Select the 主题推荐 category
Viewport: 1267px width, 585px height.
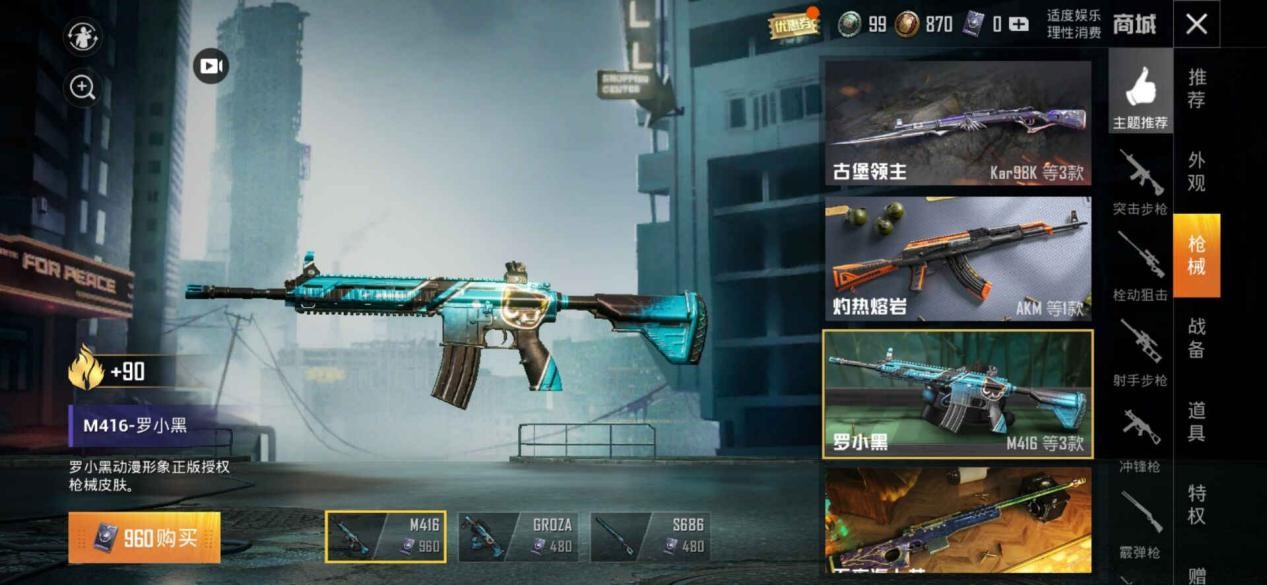click(1140, 98)
